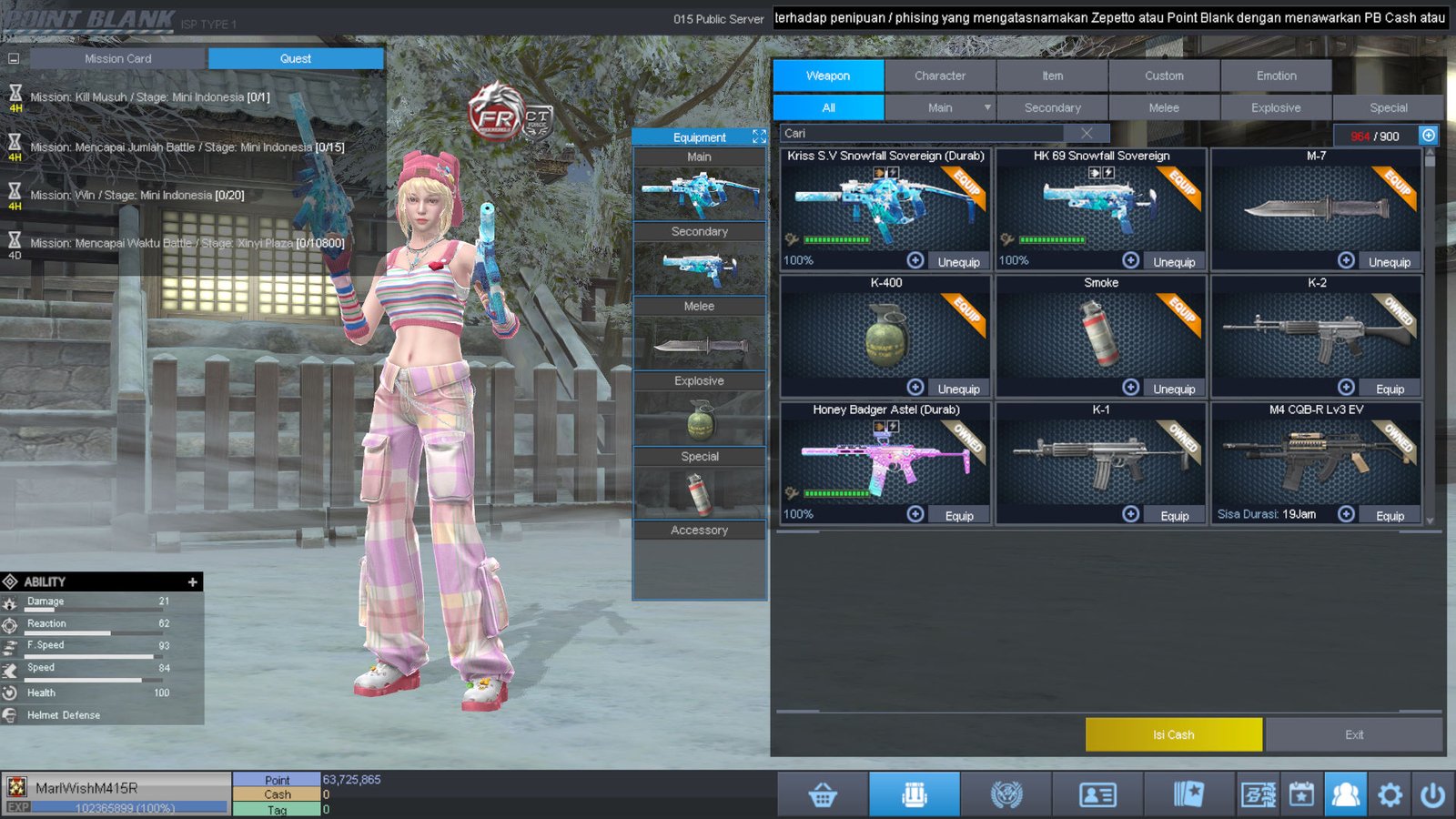Screen dimensions: 1456x819
Task: Filter weapons by Secondary
Action: click(1052, 107)
